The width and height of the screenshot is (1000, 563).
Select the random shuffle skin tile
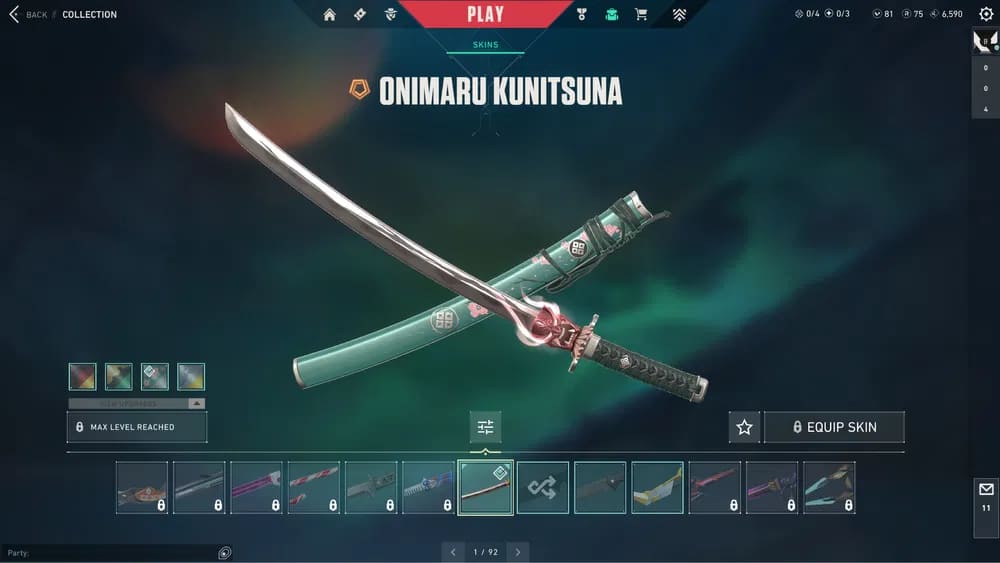click(x=543, y=487)
